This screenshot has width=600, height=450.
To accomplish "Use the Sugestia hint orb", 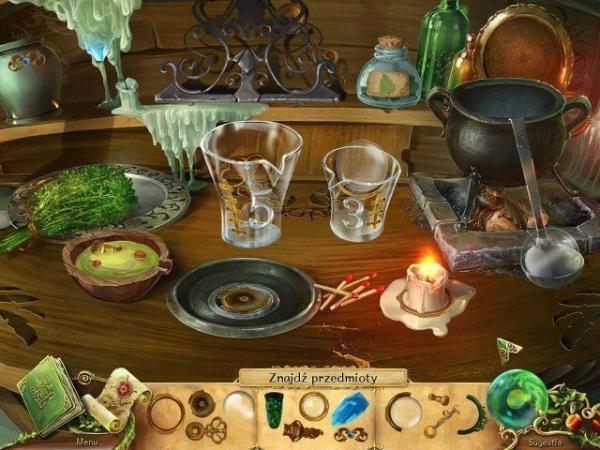I will pos(523,396).
